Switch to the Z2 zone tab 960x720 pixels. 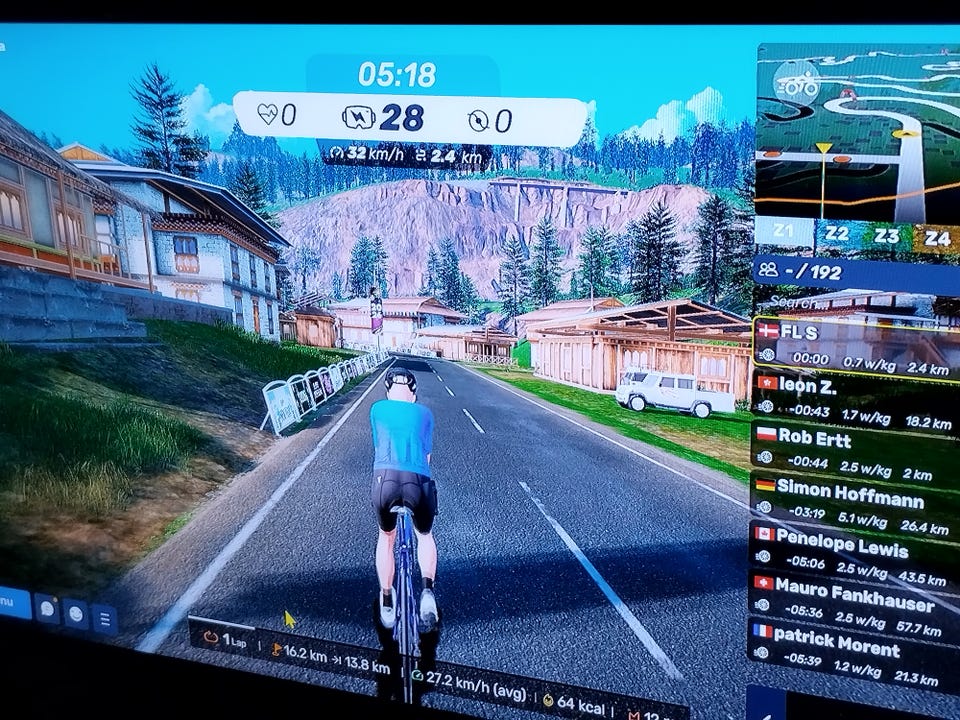click(836, 236)
